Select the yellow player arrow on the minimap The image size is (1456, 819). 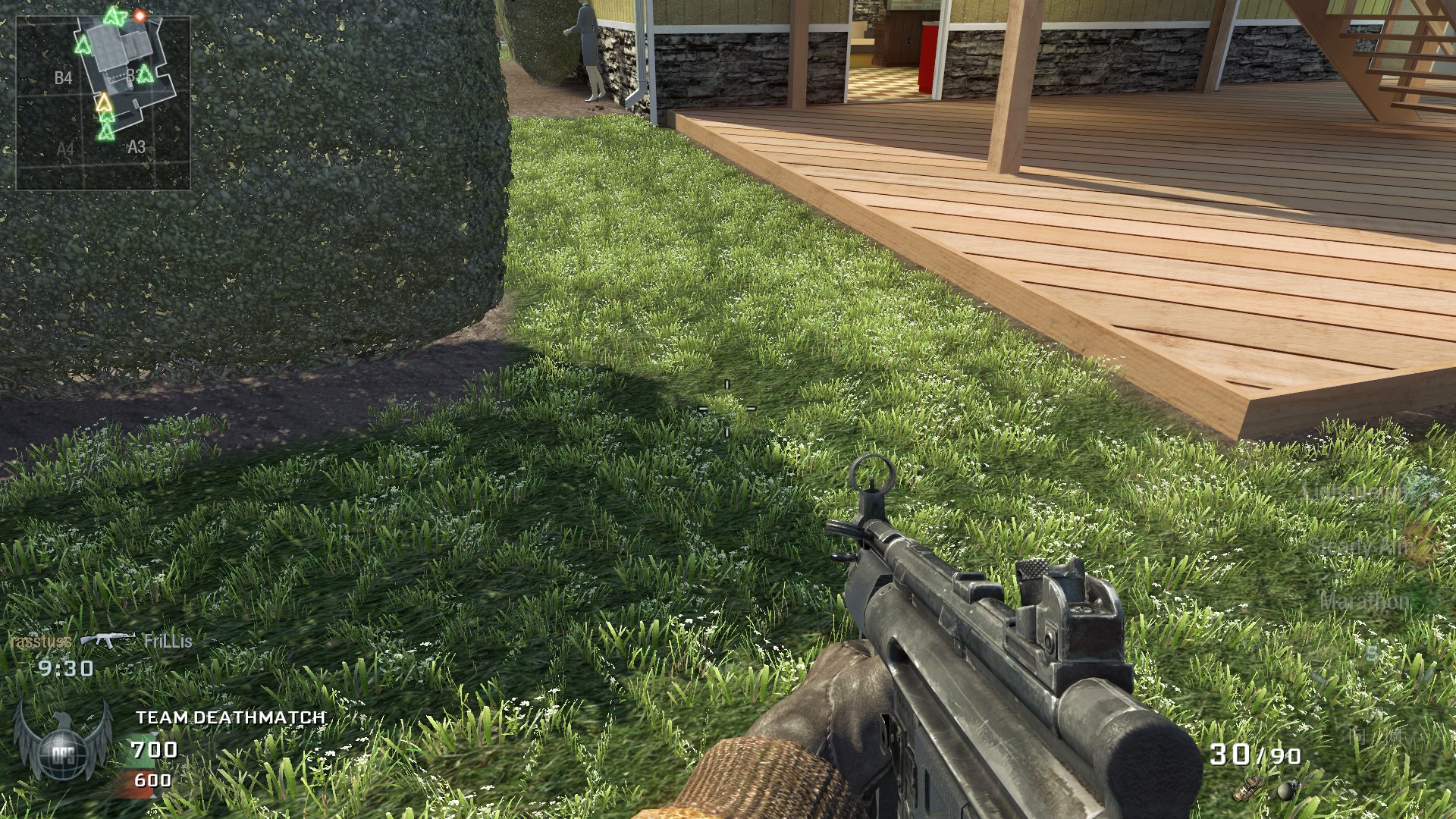104,102
